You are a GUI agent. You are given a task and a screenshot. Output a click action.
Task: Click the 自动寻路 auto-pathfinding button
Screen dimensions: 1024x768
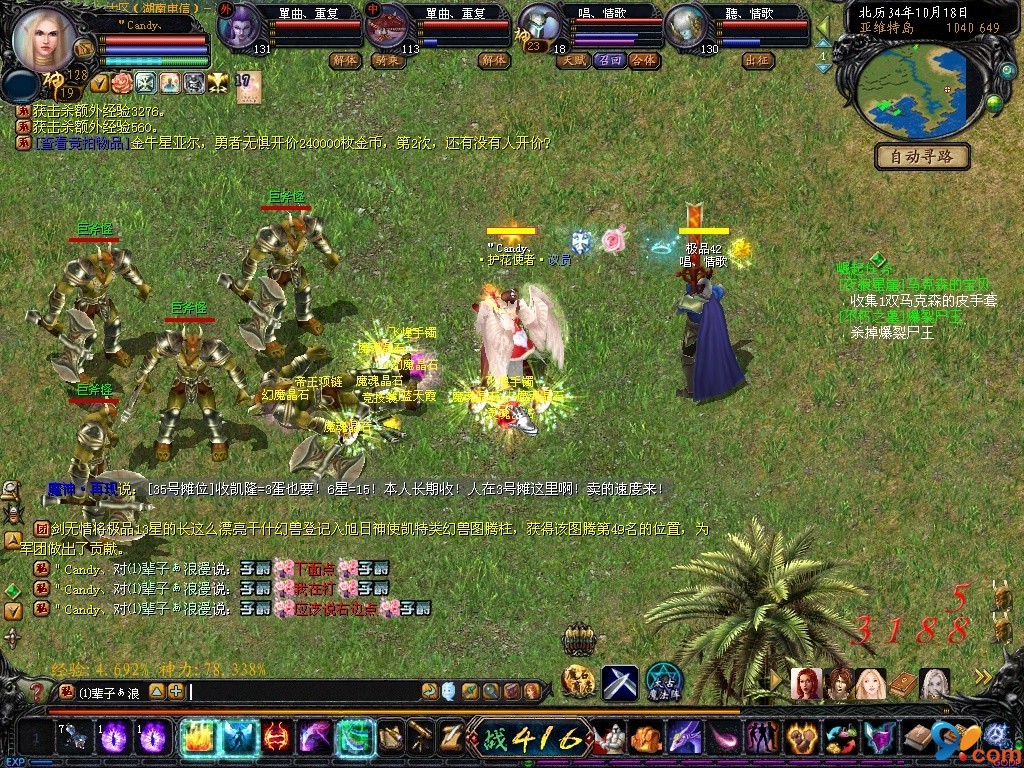point(923,156)
